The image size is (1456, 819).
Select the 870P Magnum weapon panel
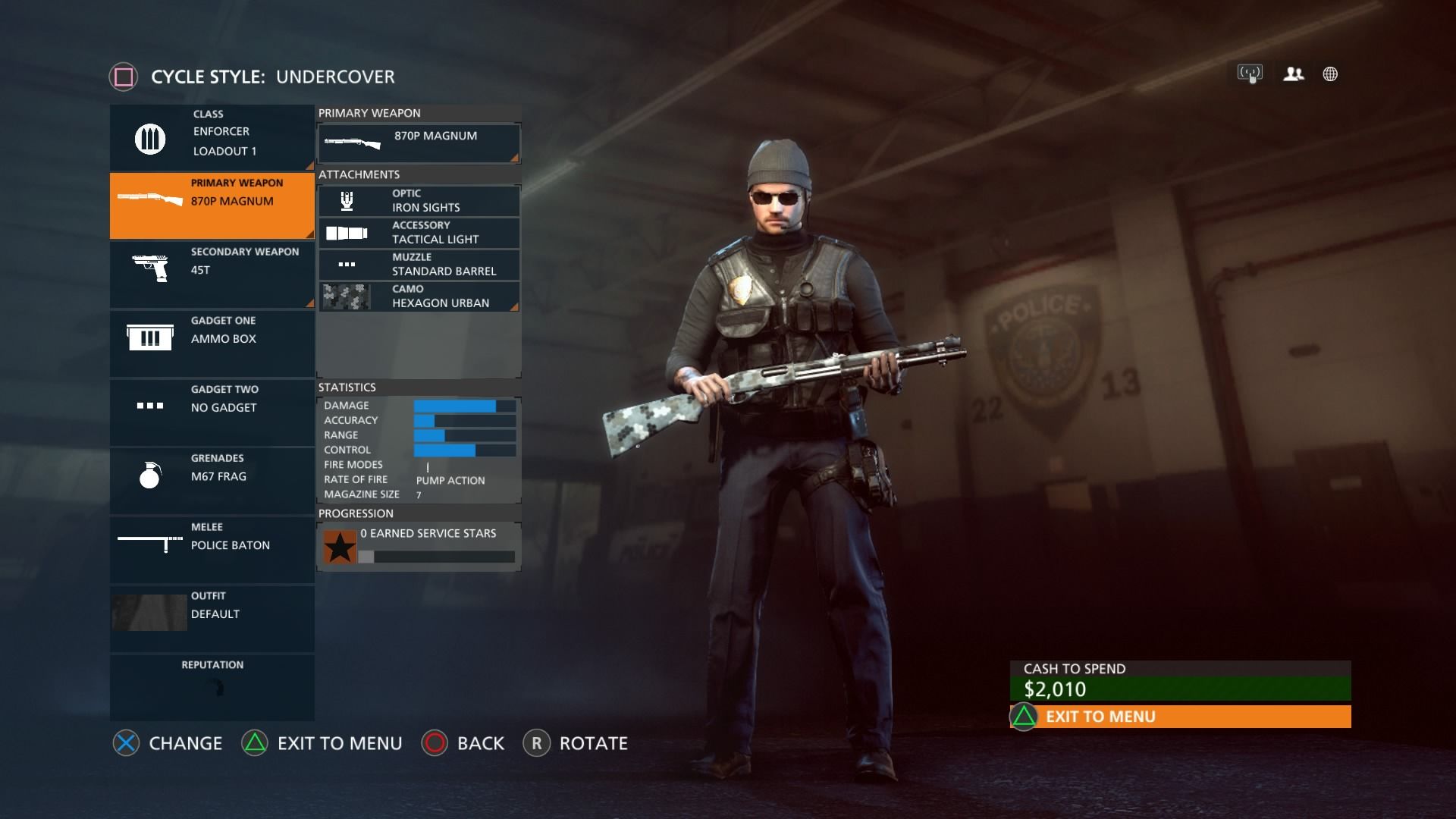[419, 143]
